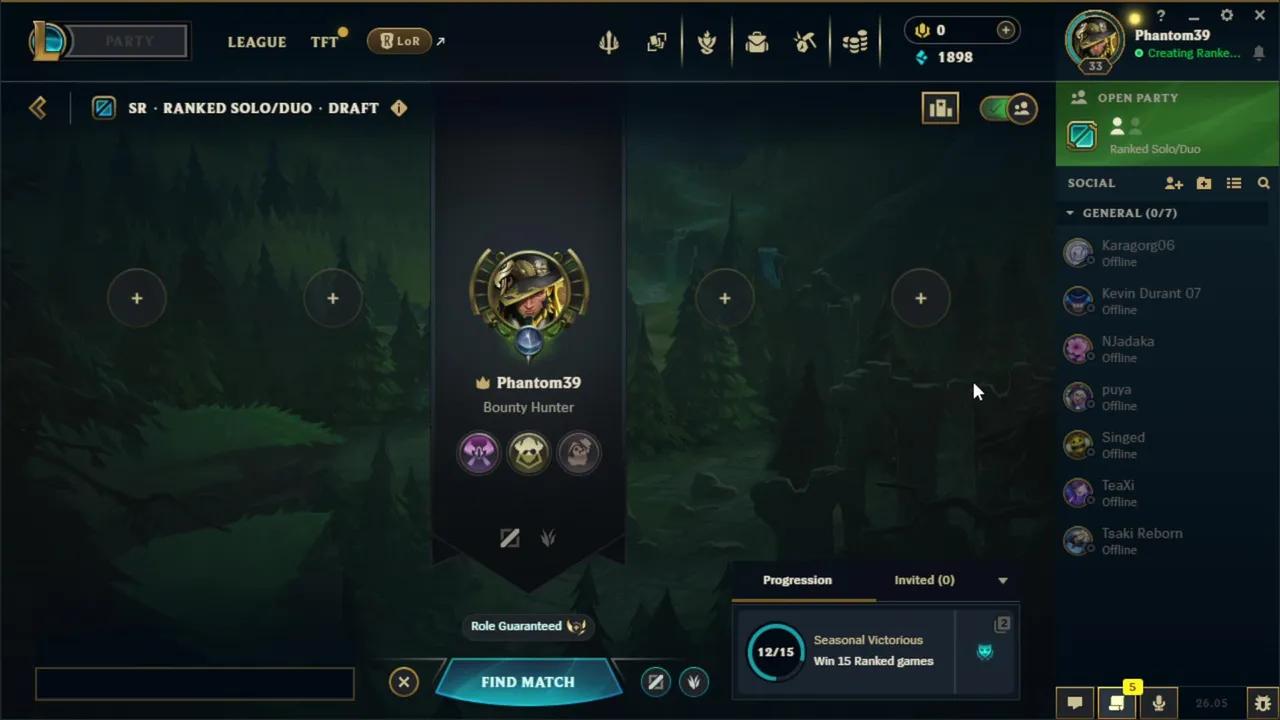The height and width of the screenshot is (720, 1280).
Task: Toggle the notifications bell
Action: 1260,53
